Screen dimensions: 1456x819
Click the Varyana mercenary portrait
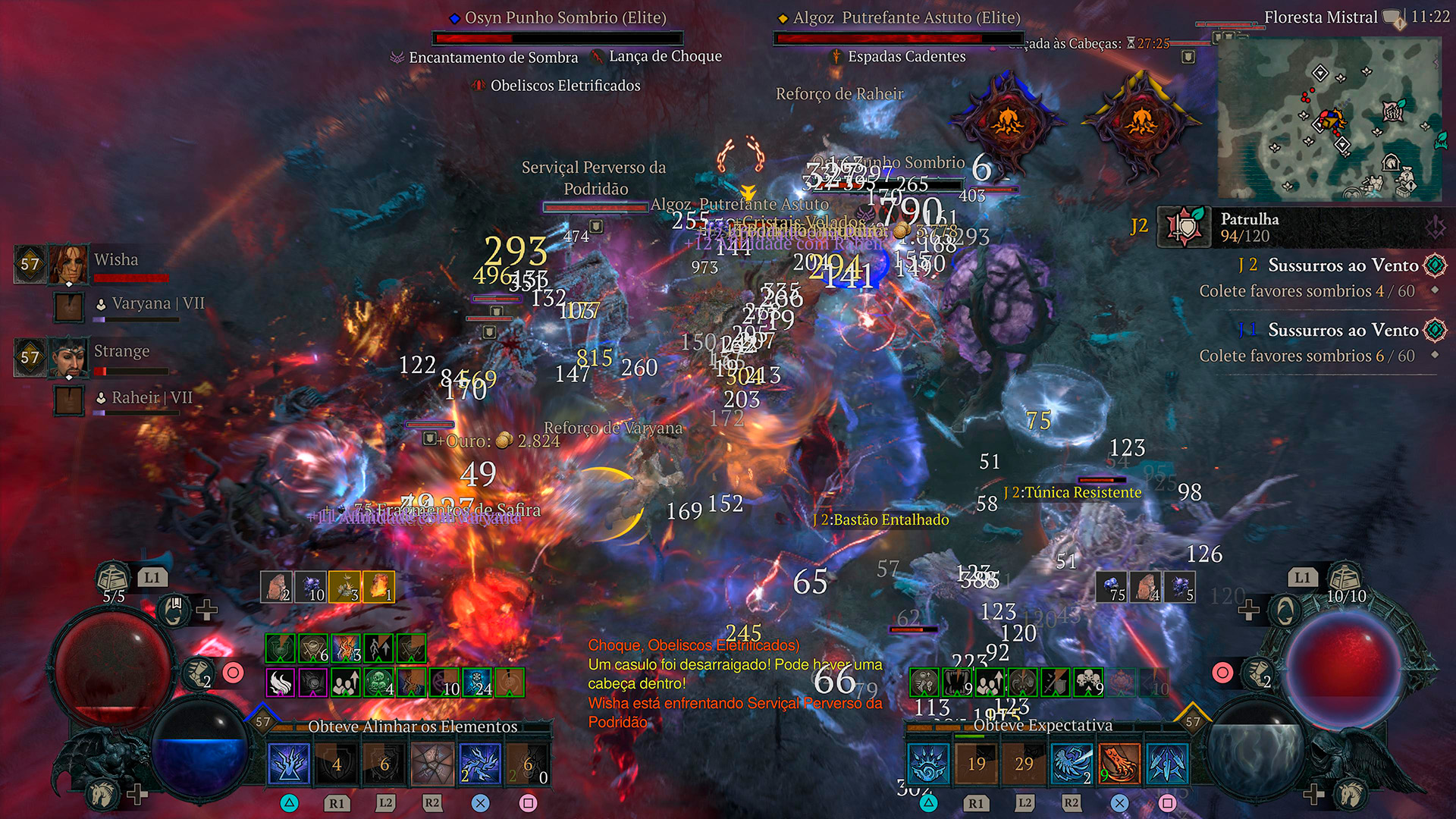point(69,308)
